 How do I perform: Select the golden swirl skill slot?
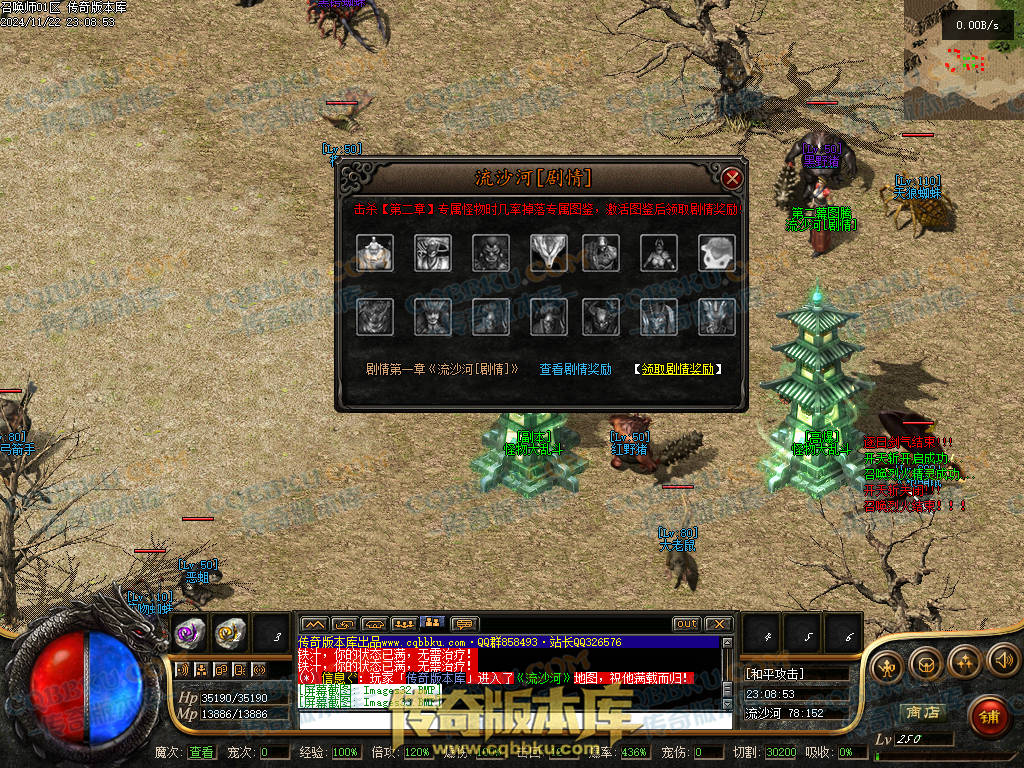229,632
